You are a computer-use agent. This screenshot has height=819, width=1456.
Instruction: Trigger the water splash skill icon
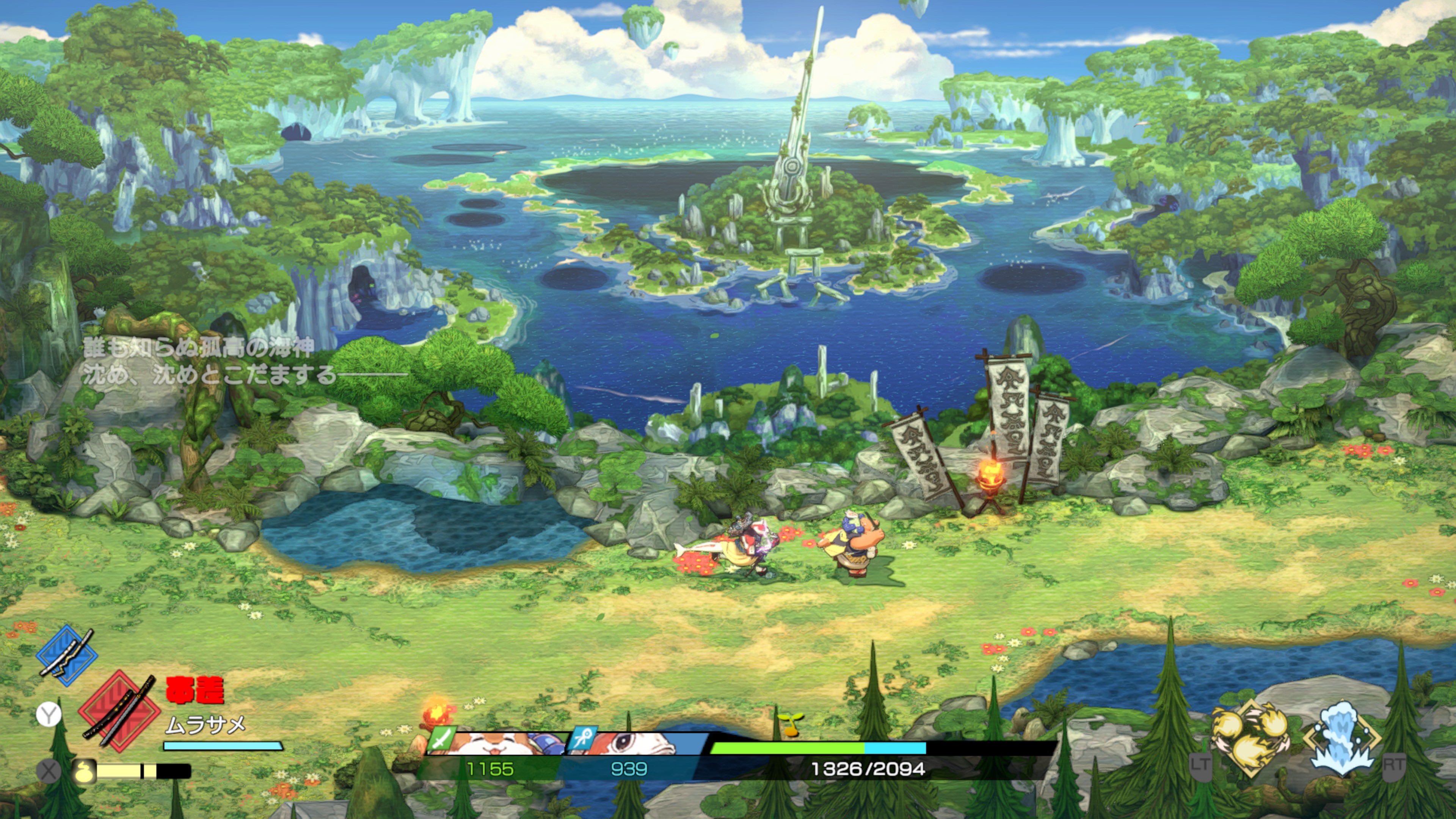click(1342, 738)
